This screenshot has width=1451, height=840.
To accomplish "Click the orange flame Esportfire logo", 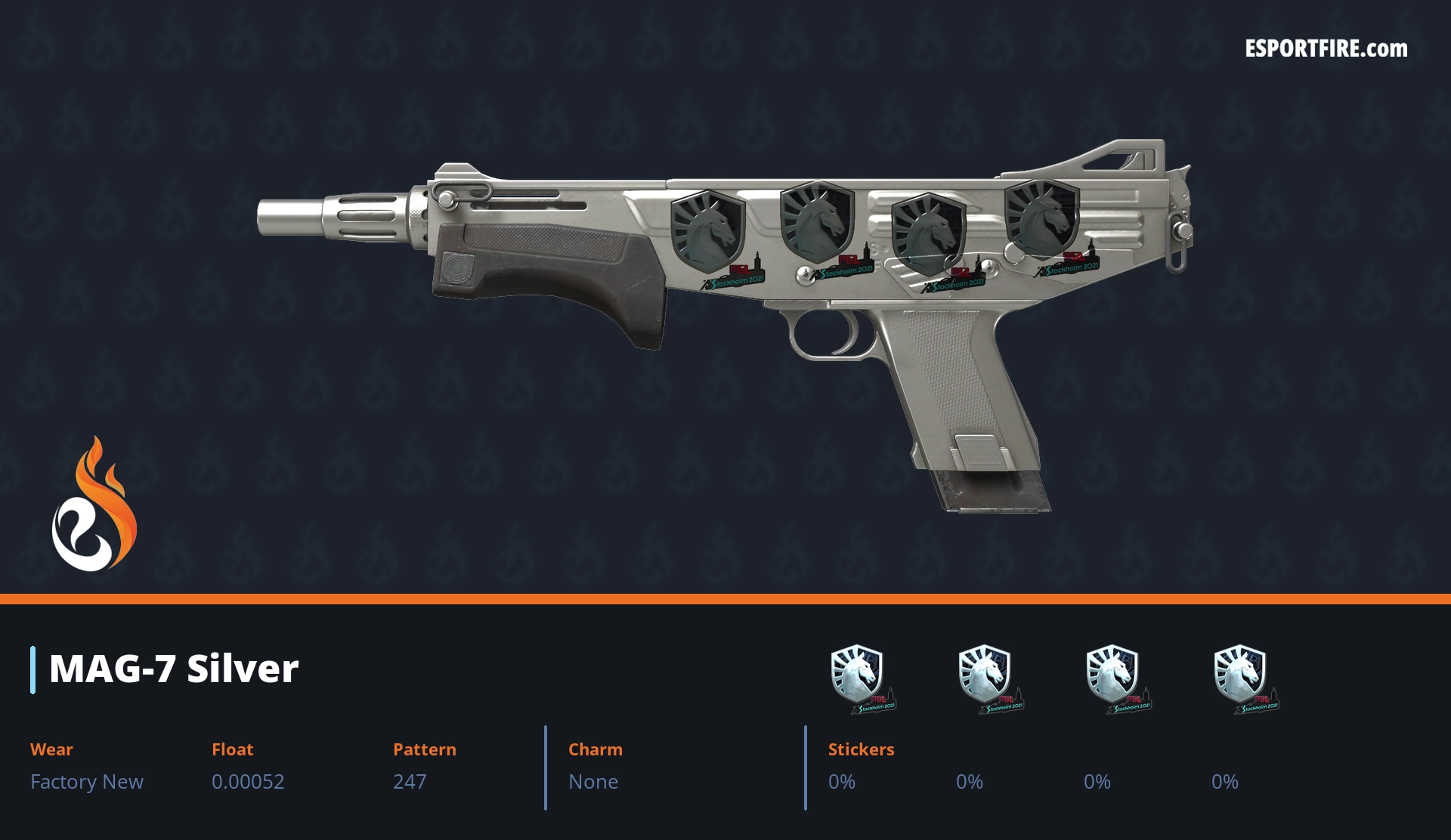I will 94,505.
